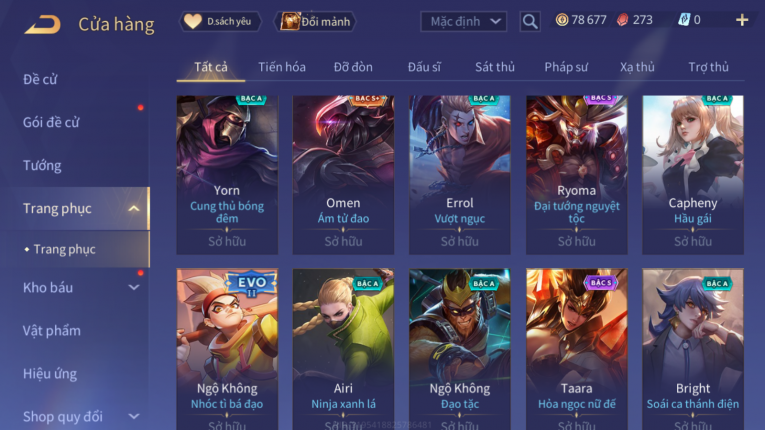View the Airi Ninja xanh lá skin
The image size is (765, 430).
(343, 345)
